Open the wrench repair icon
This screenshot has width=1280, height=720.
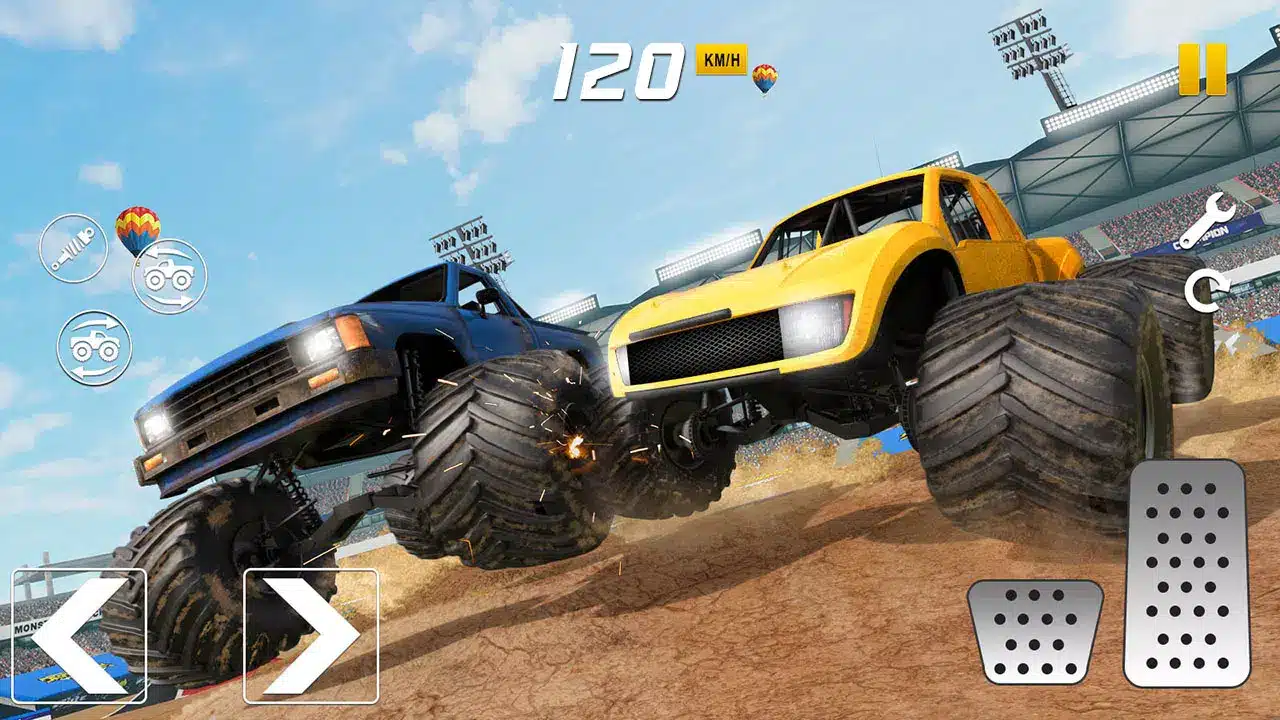[1205, 222]
